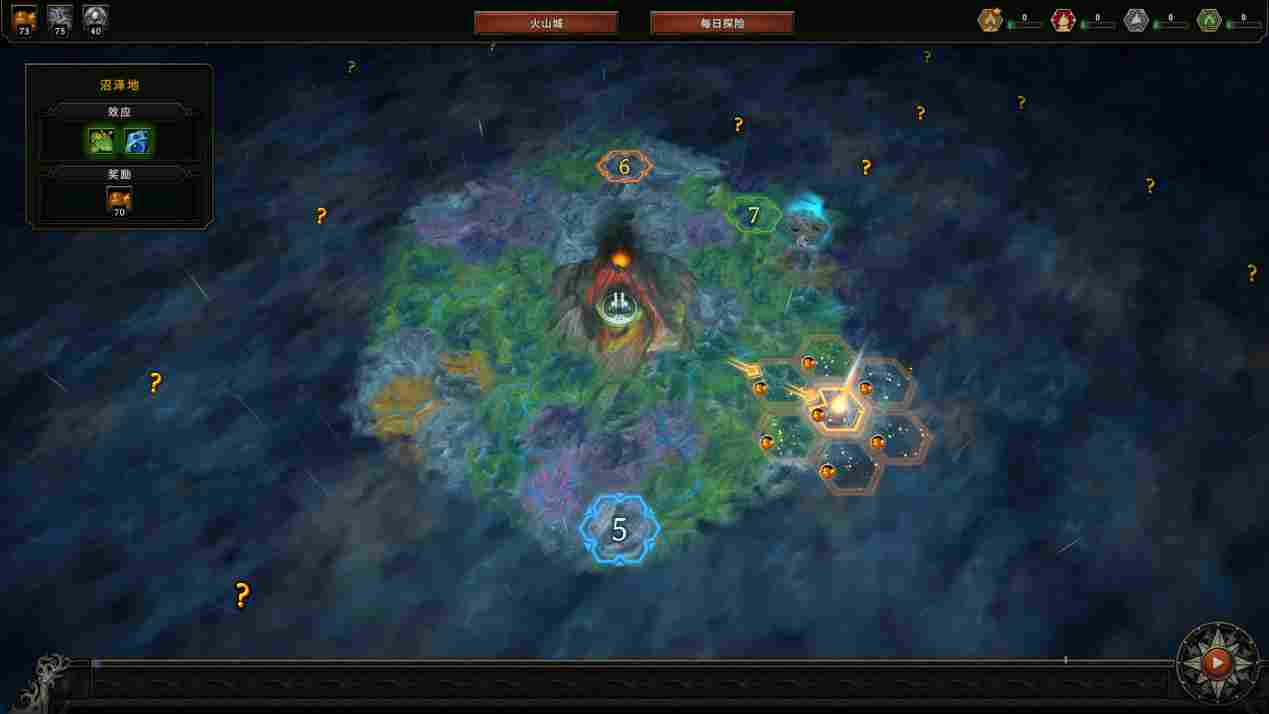Click the orange resource icon showing 73
This screenshot has height=714, width=1269.
pos(24,18)
